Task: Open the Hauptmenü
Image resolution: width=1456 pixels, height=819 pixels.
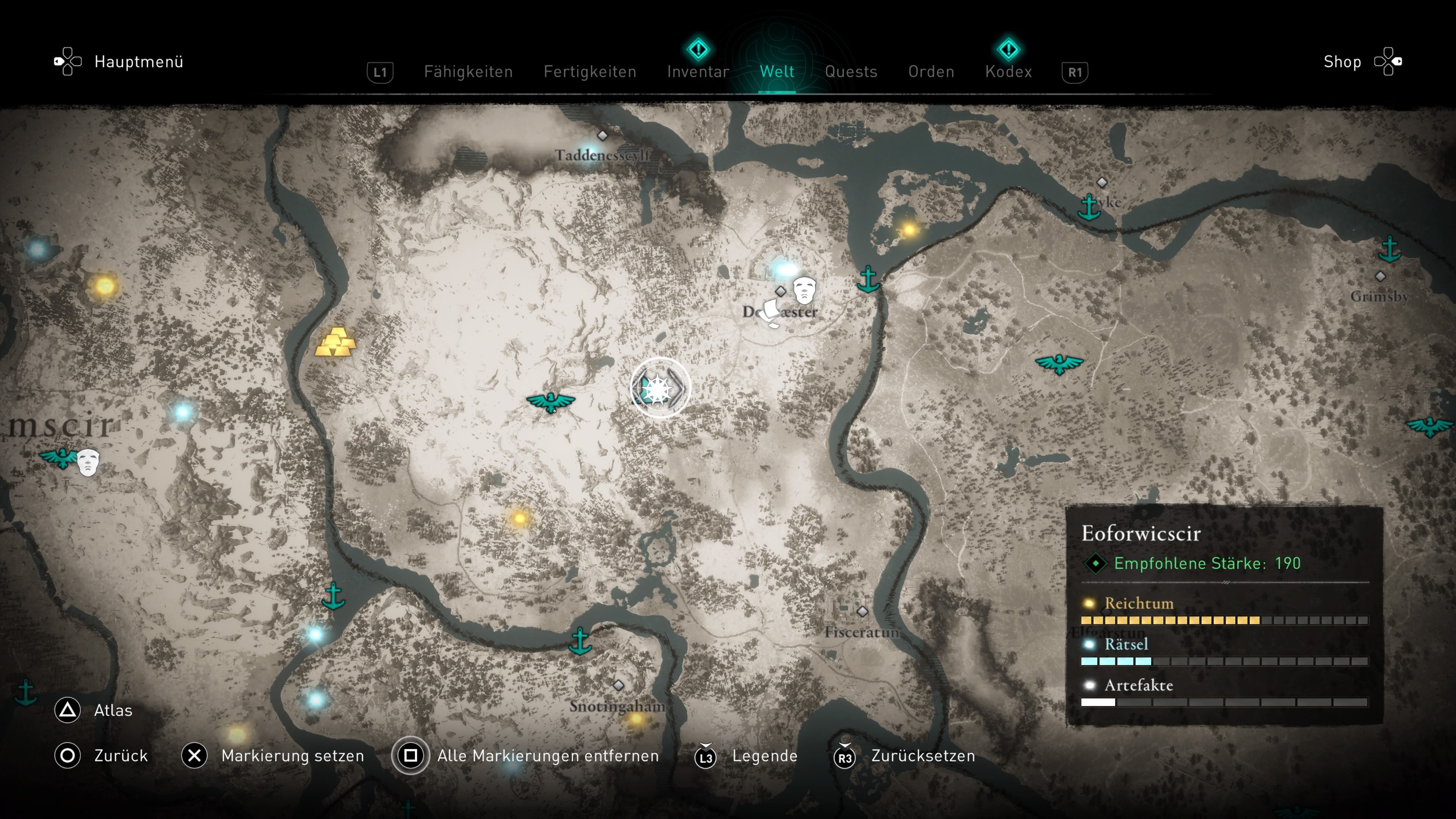Action: point(138,61)
